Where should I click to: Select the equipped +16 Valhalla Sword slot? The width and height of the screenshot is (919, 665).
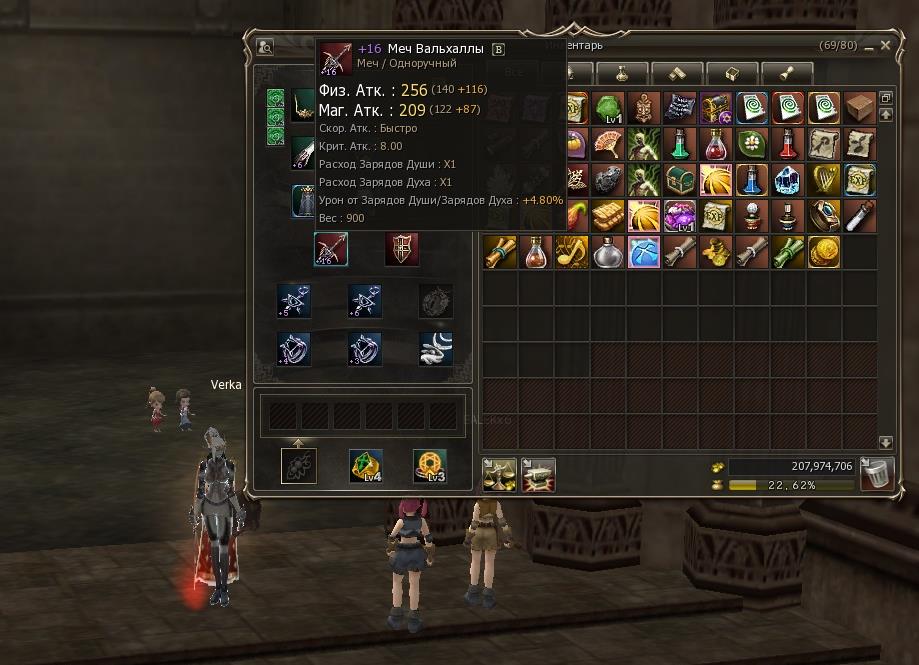pos(331,249)
